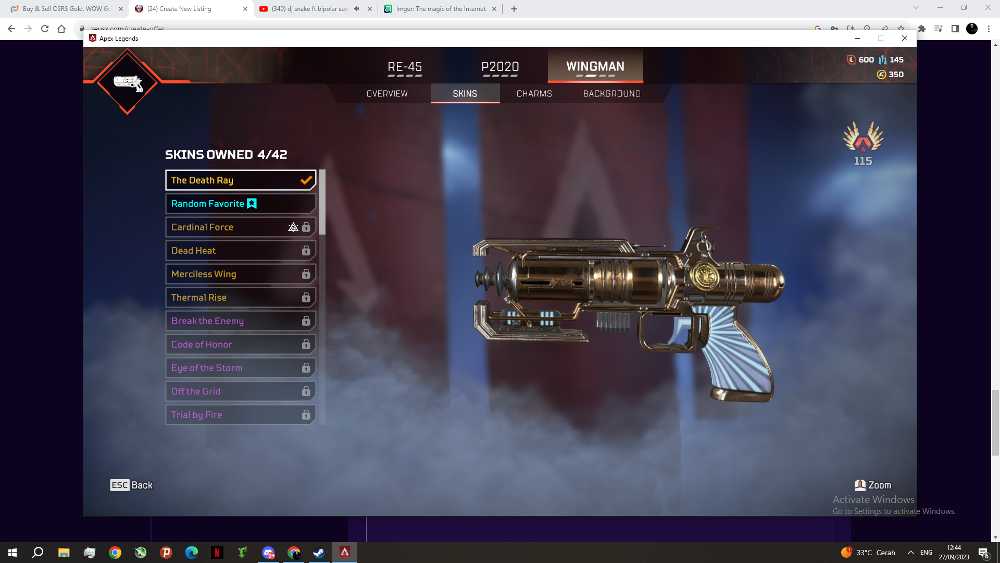Select The Death Ray skin

[x=240, y=180]
